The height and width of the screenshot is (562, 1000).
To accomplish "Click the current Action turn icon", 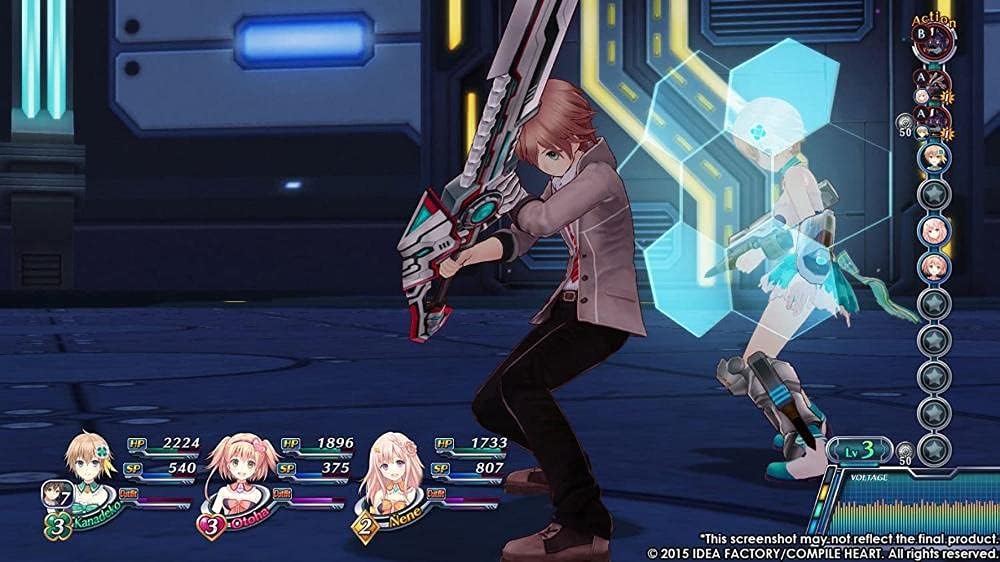I will [934, 42].
